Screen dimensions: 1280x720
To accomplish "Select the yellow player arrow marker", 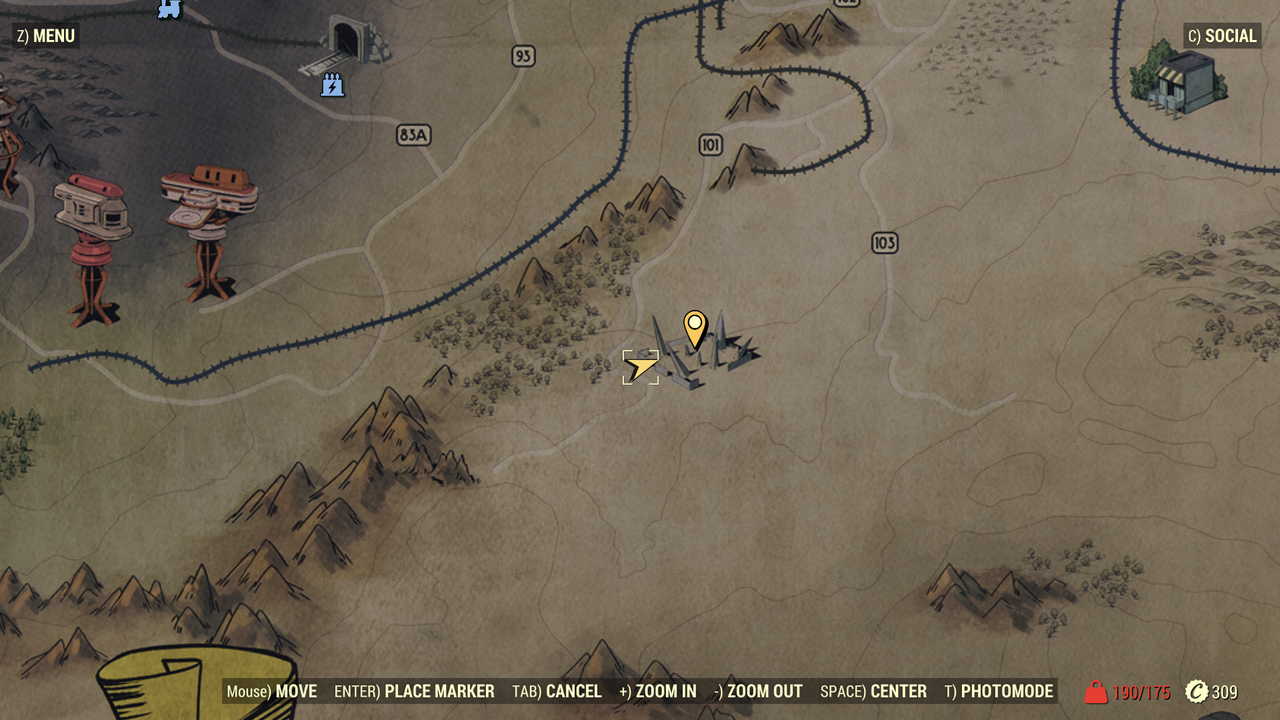I will 641,366.
